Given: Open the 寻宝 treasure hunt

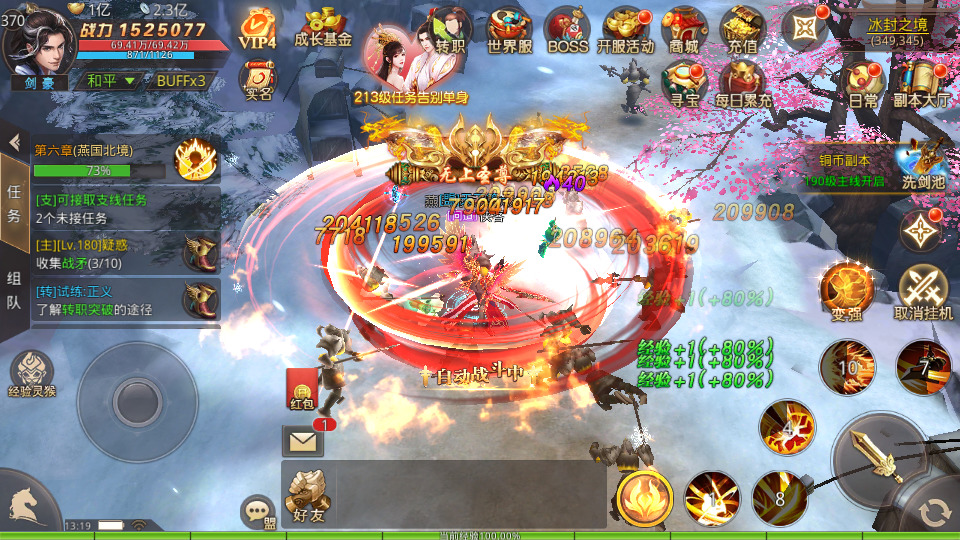Looking at the screenshot, I should point(684,83).
